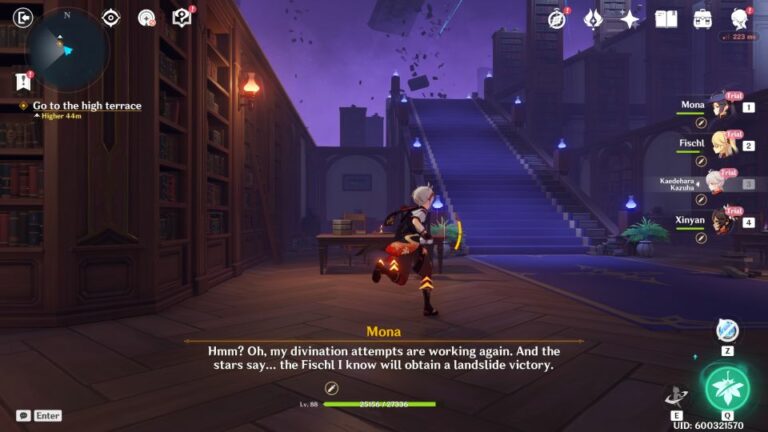The width and height of the screenshot is (768, 432).
Task: Toggle the elemental sight eye icon
Action: 111,17
